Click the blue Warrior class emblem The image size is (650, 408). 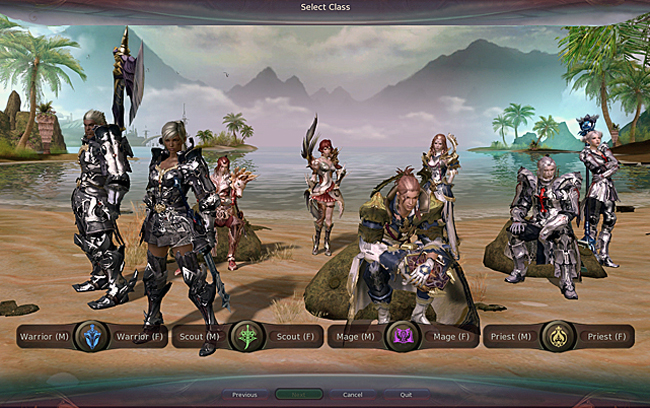tap(91, 336)
